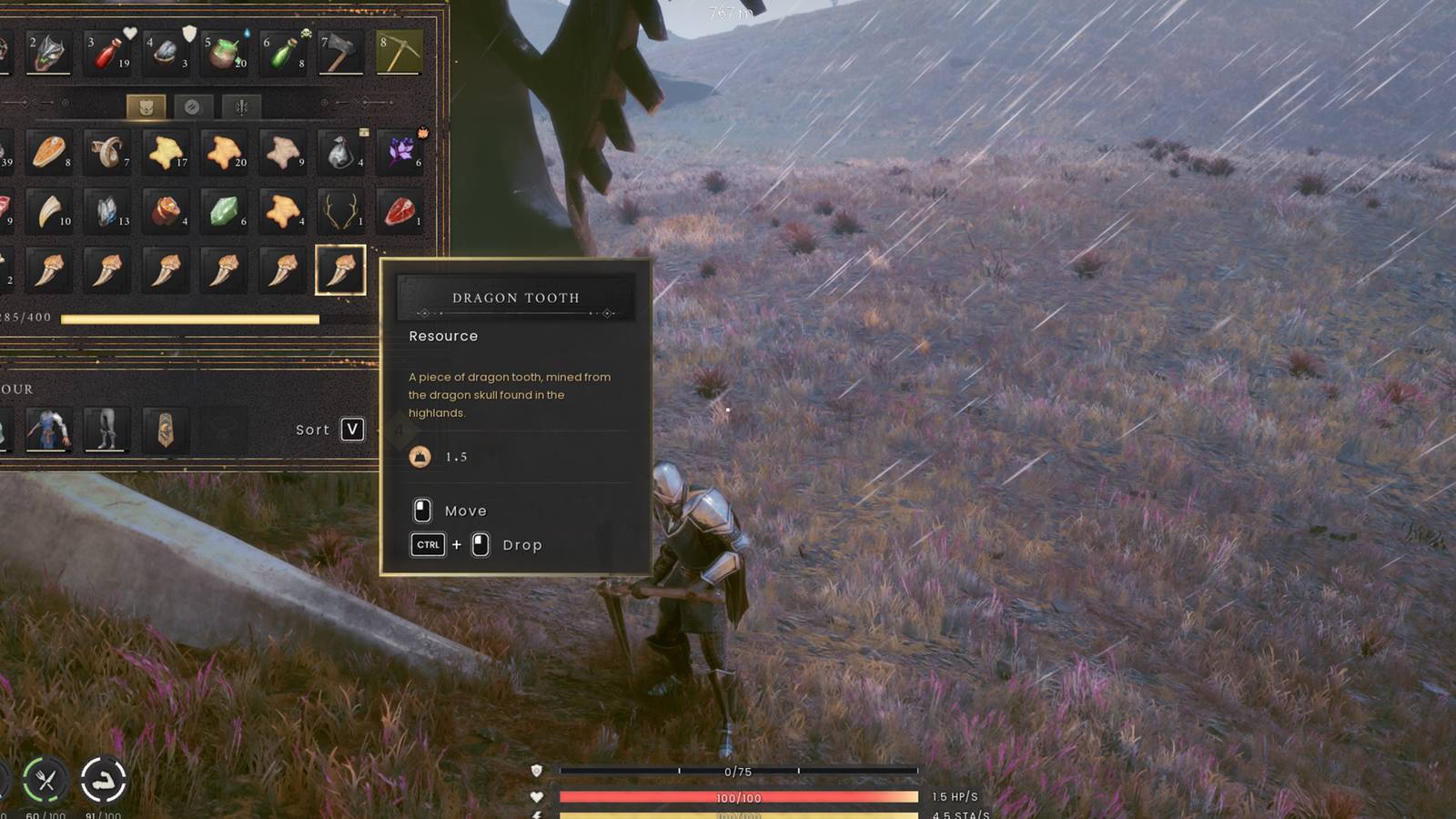Switch to the coin inventory tab
1456x819 pixels.
pos(193,107)
